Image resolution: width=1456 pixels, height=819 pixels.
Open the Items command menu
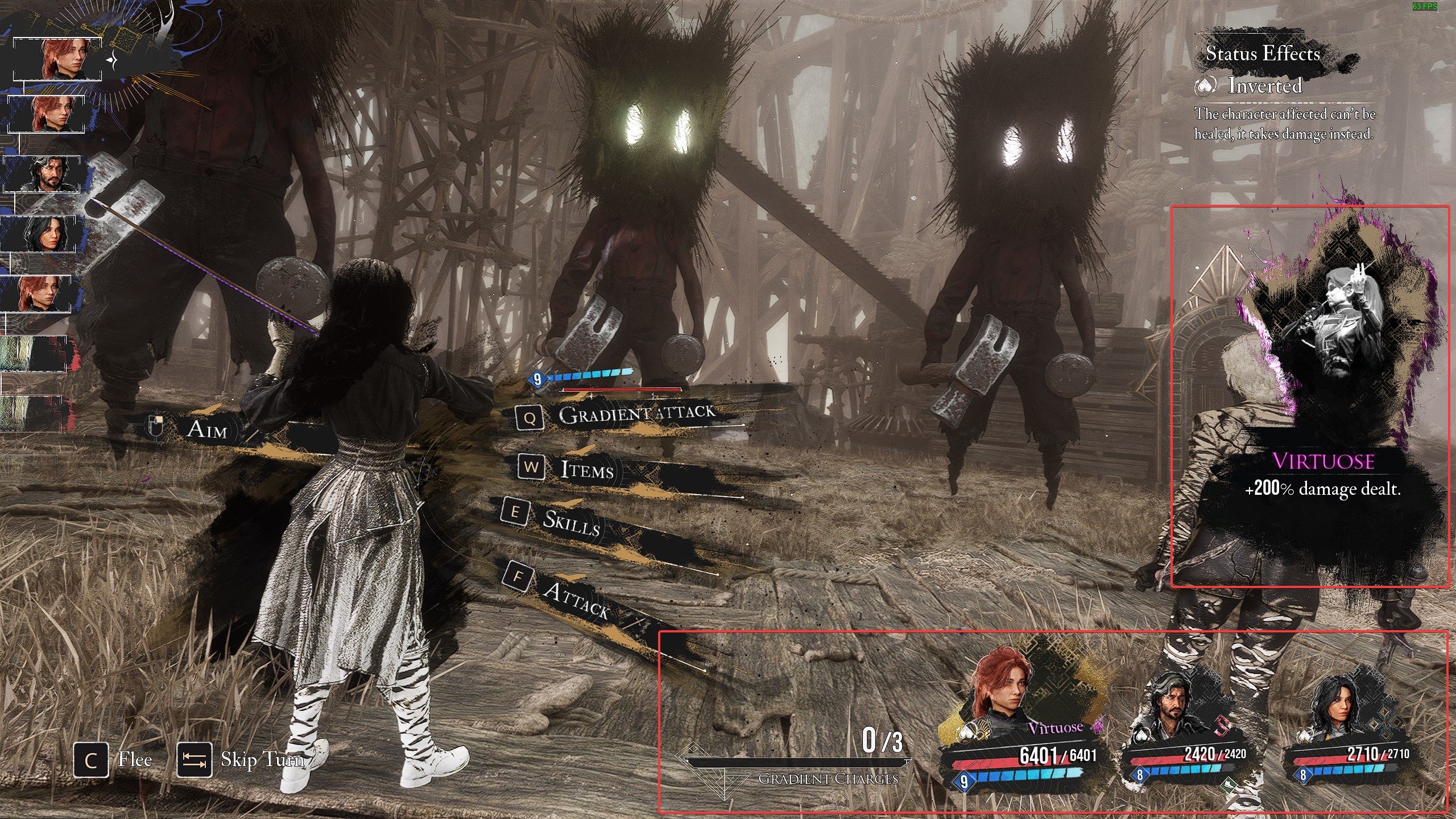coord(586,469)
